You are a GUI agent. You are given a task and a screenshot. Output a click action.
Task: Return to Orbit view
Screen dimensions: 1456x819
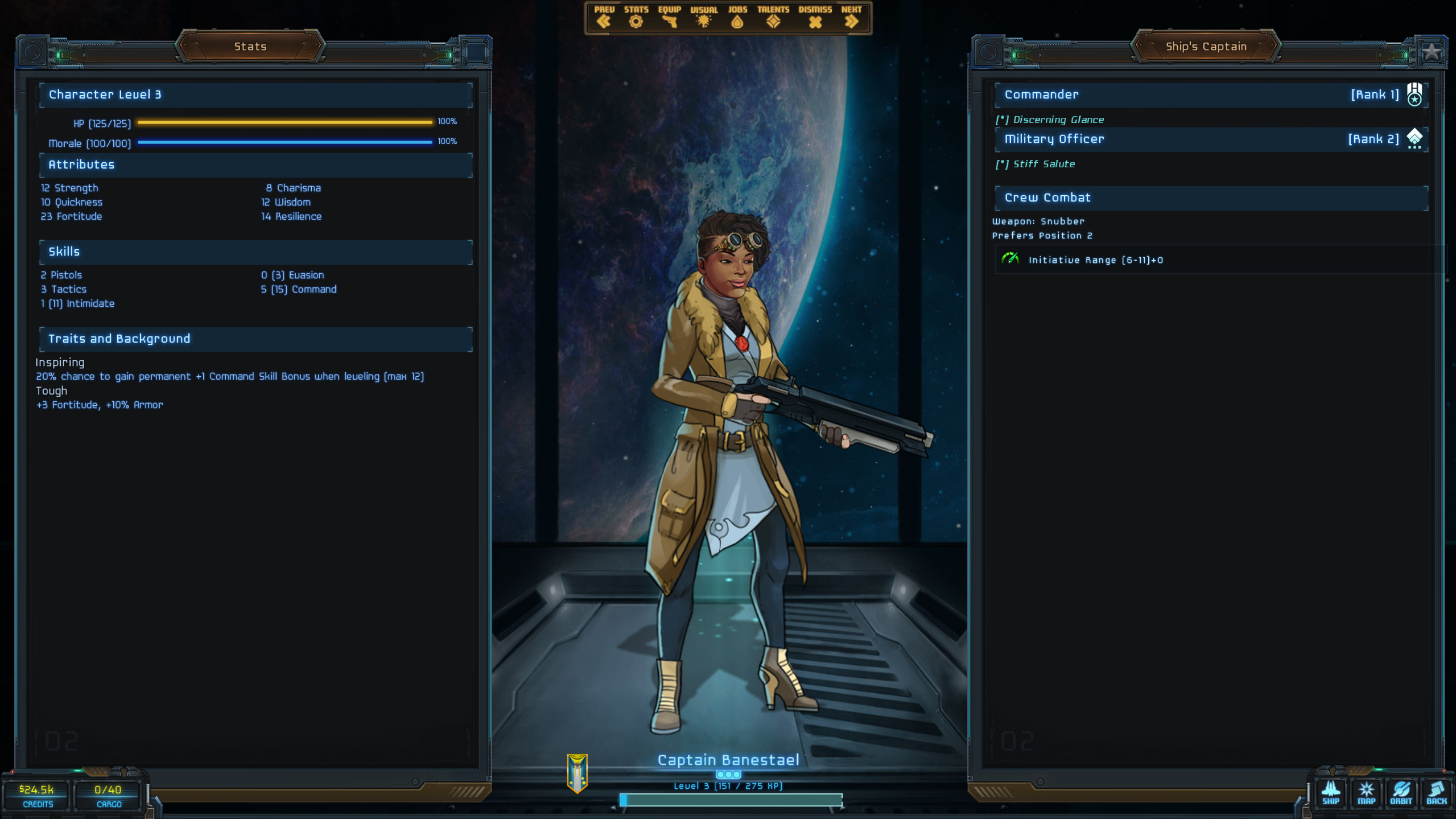[x=1401, y=793]
